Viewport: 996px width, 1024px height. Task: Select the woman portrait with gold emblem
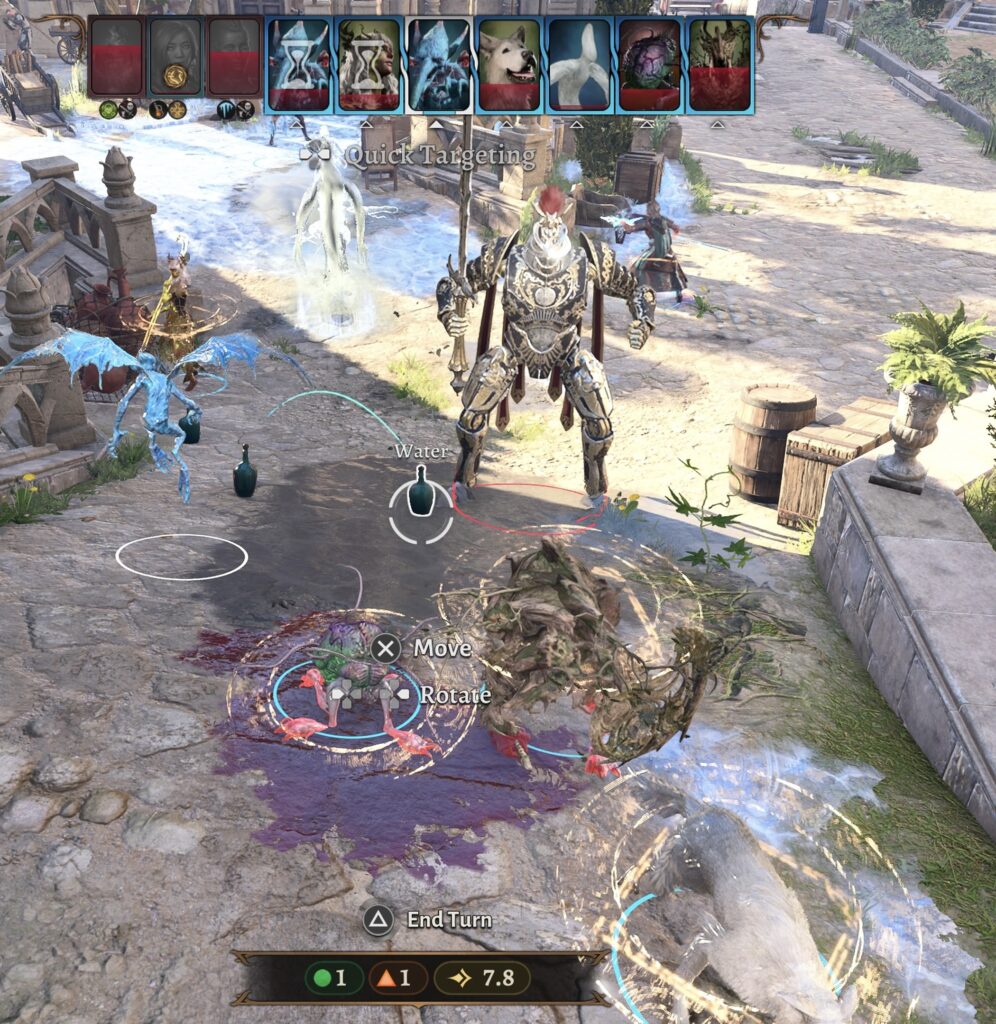(x=175, y=57)
